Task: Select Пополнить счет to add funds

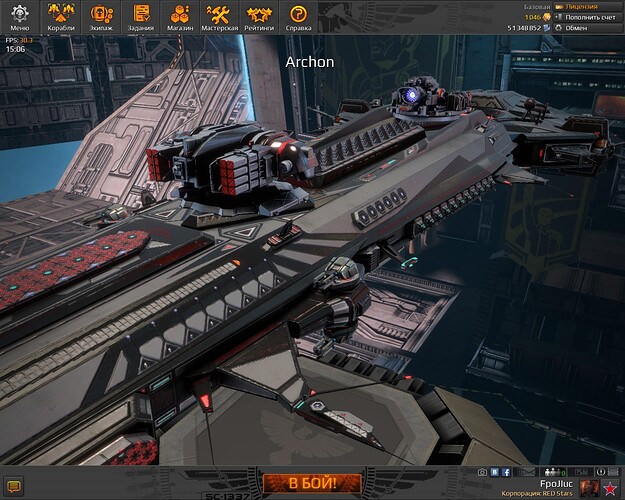Action: (x=590, y=17)
